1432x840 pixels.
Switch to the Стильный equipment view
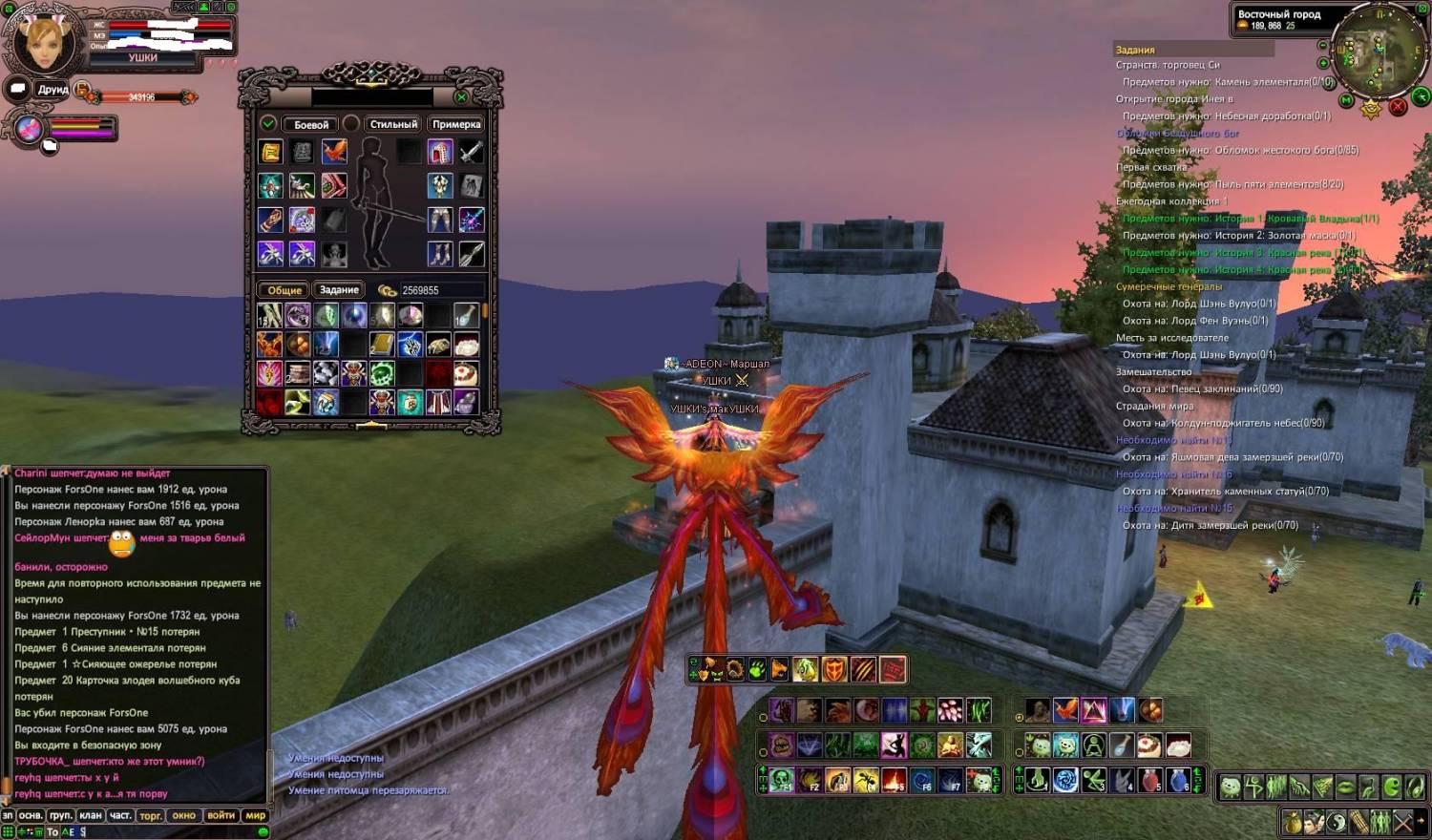point(393,124)
